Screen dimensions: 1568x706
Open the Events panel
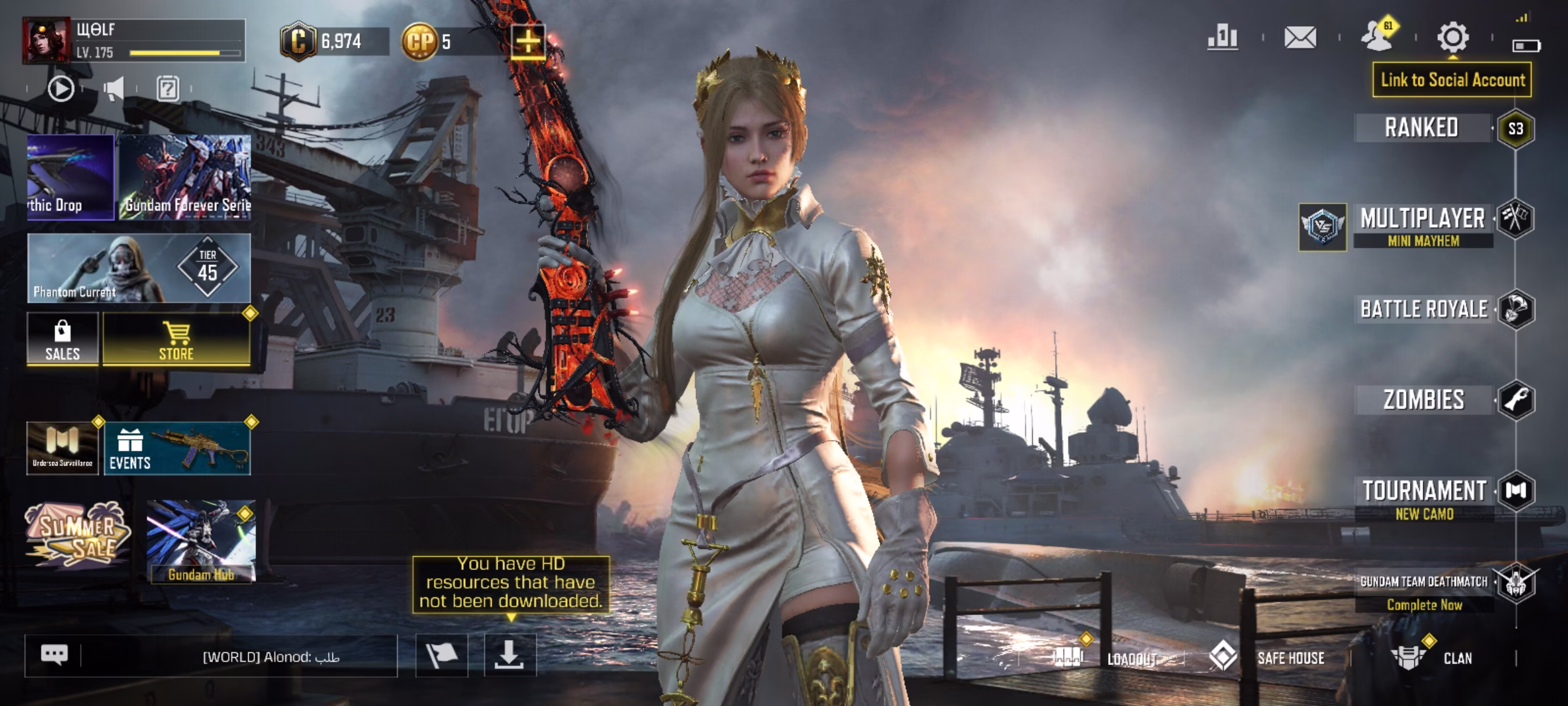tap(177, 448)
